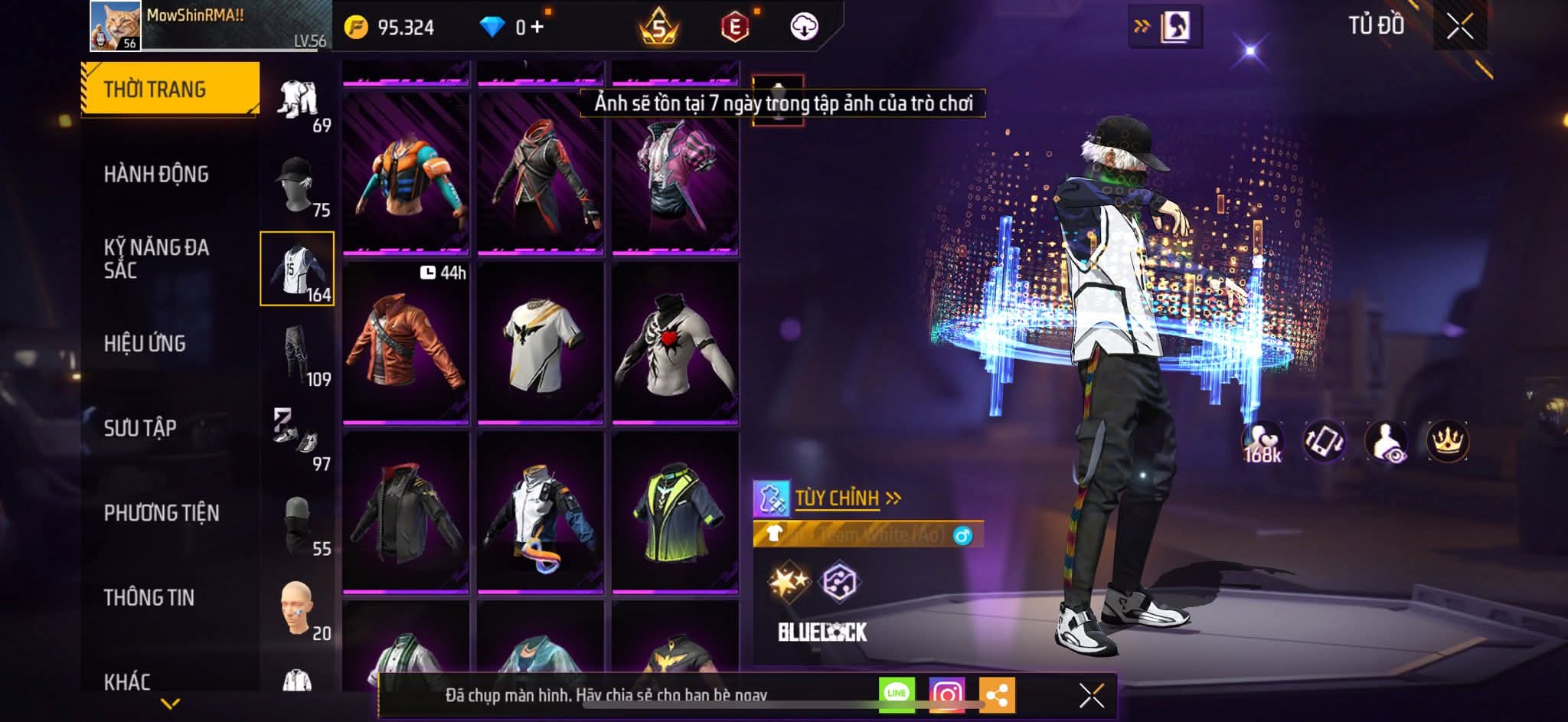This screenshot has height=722, width=1568.
Task: Close the Tủ Đồ wardrobe screen
Action: [1459, 27]
